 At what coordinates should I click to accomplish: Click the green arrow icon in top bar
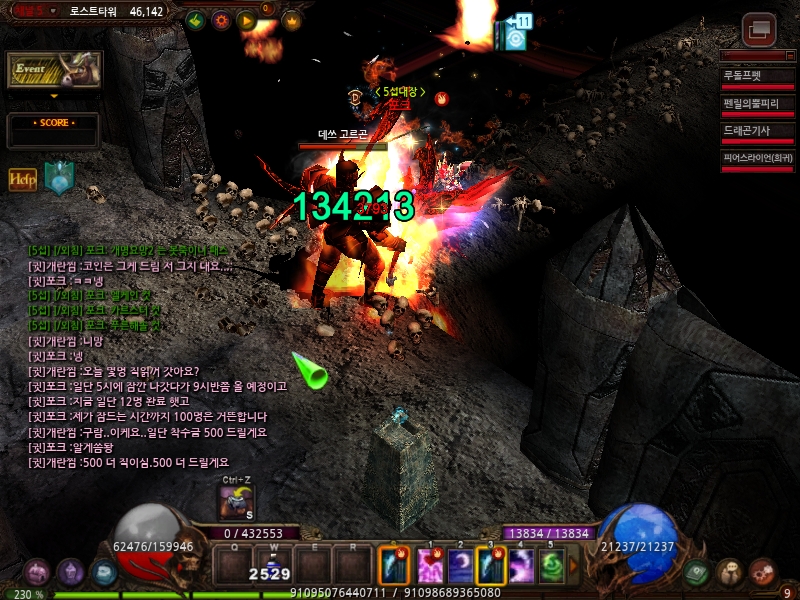coord(196,20)
